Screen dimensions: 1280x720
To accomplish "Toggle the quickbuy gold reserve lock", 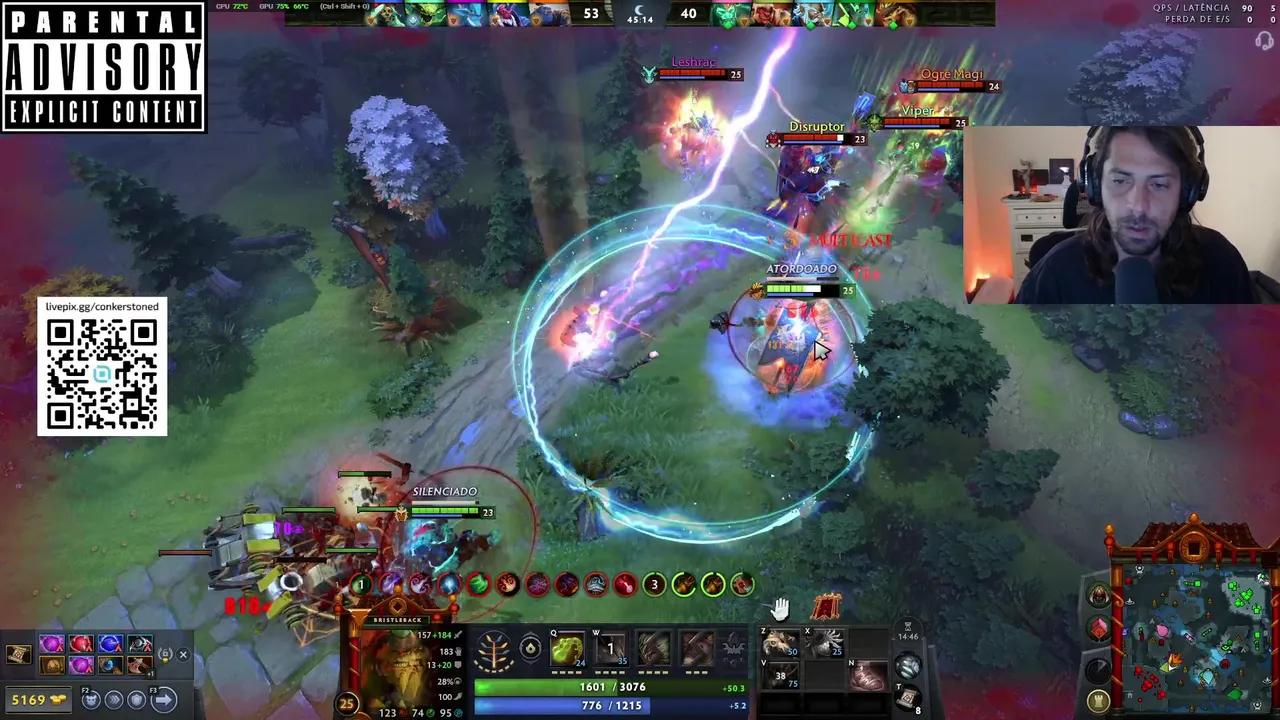I will click(x=164, y=654).
